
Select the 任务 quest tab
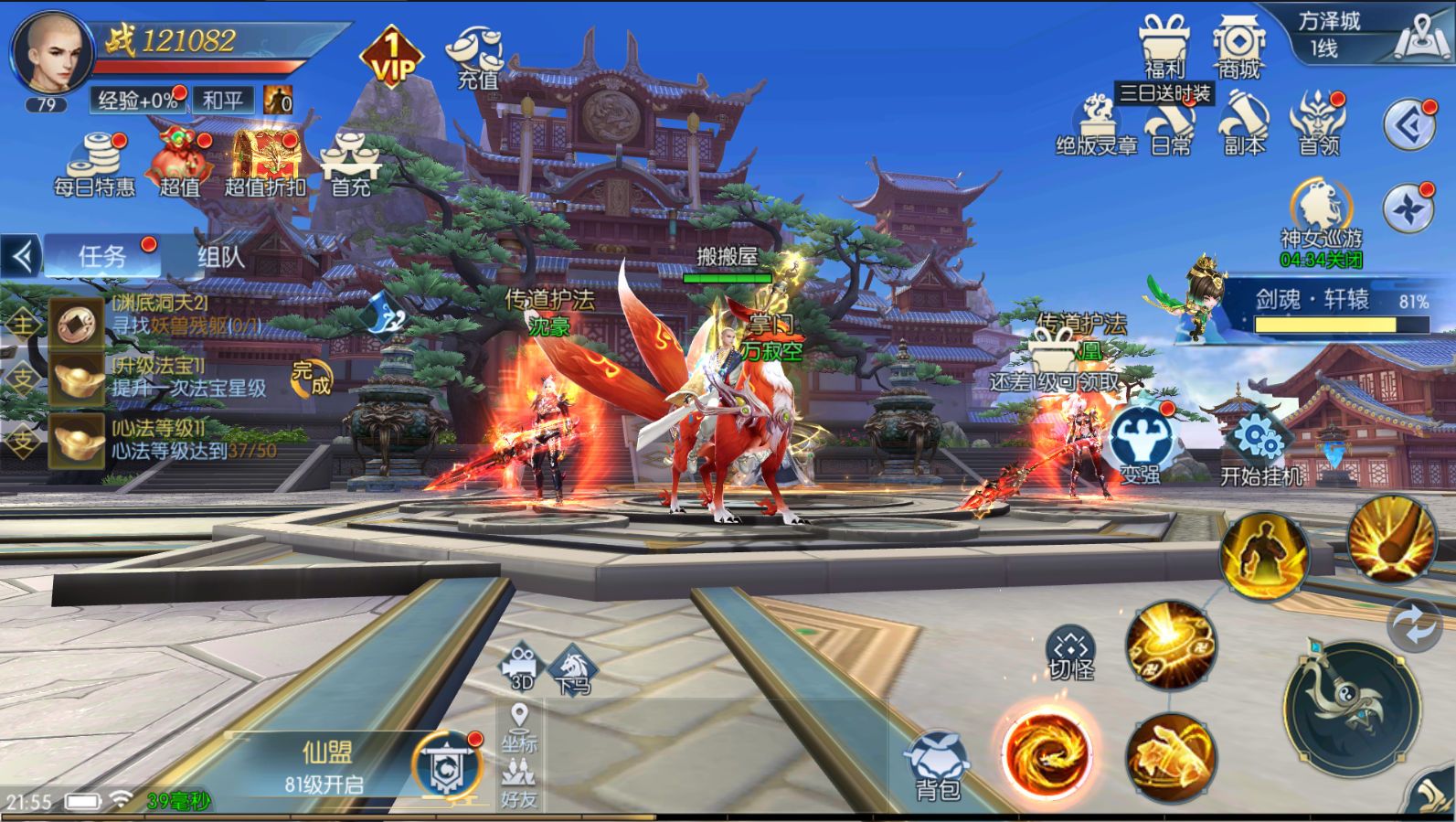pyautogui.click(x=102, y=257)
